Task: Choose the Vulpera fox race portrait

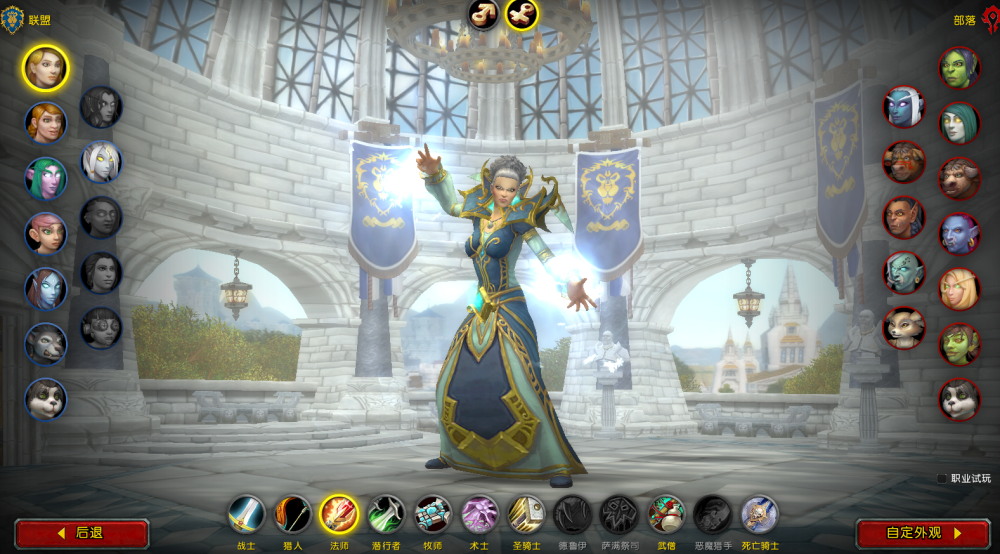Action: tap(904, 327)
